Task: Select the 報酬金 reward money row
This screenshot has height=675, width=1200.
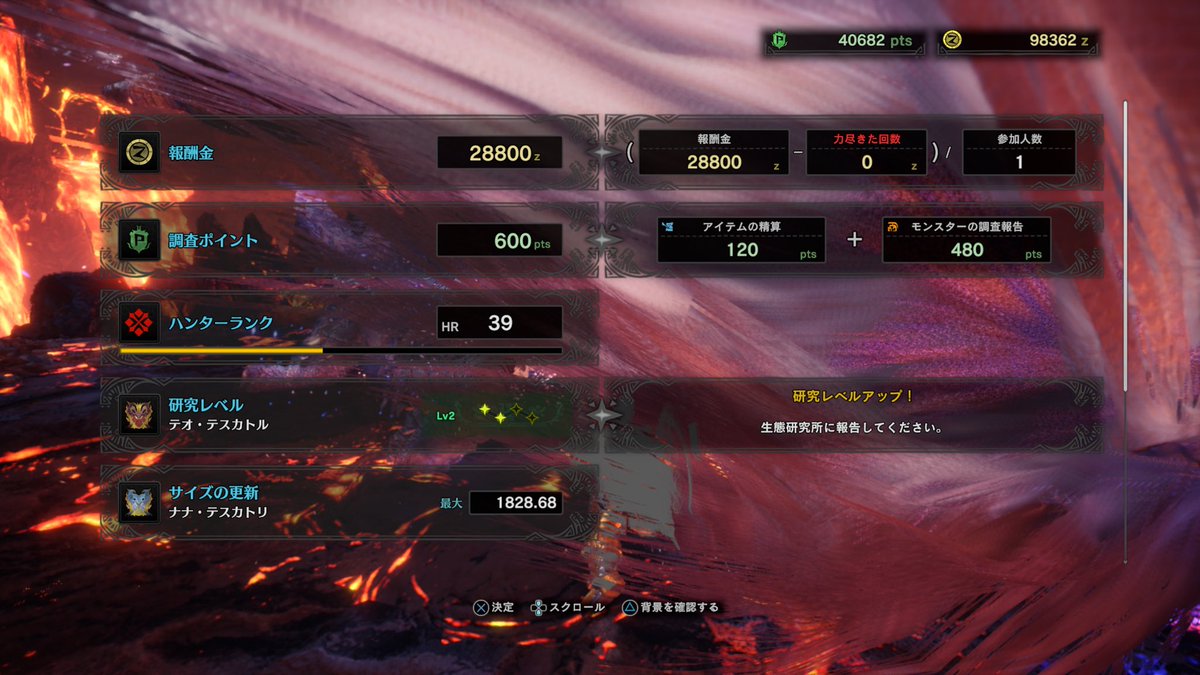Action: pos(349,153)
